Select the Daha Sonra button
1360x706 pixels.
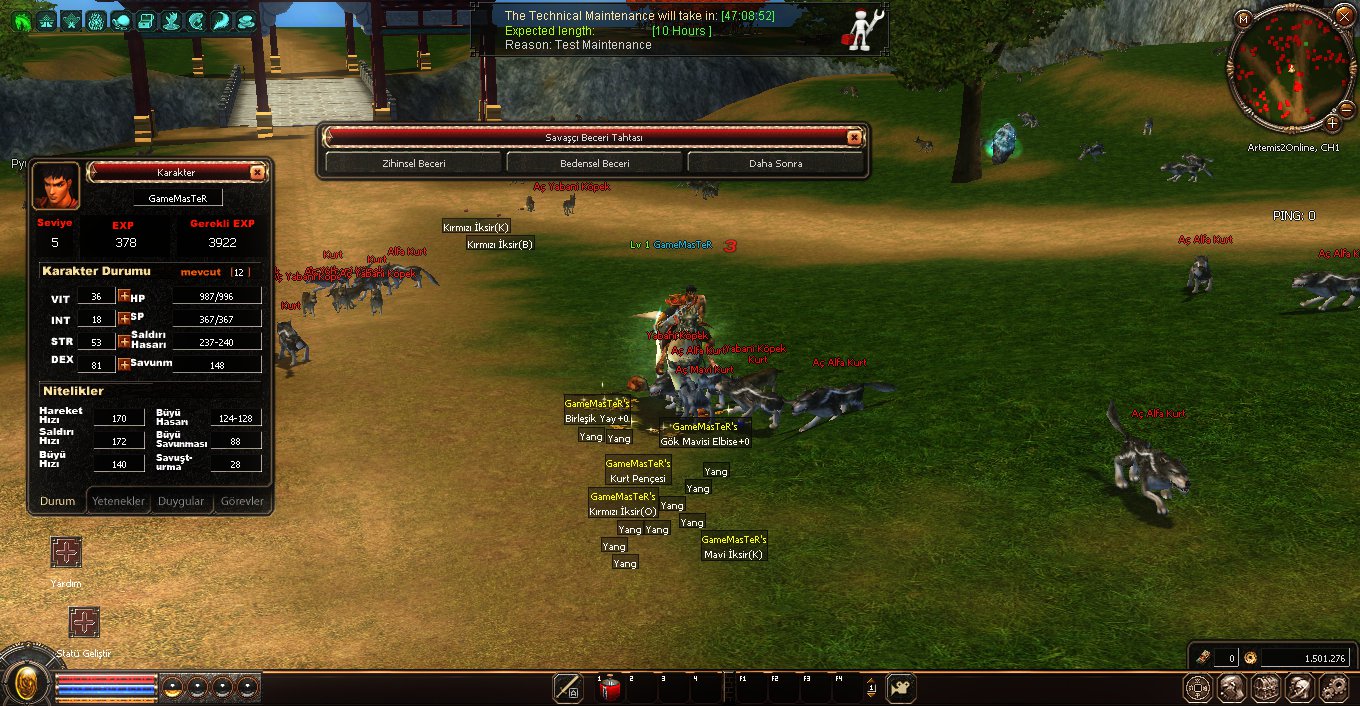click(775, 163)
